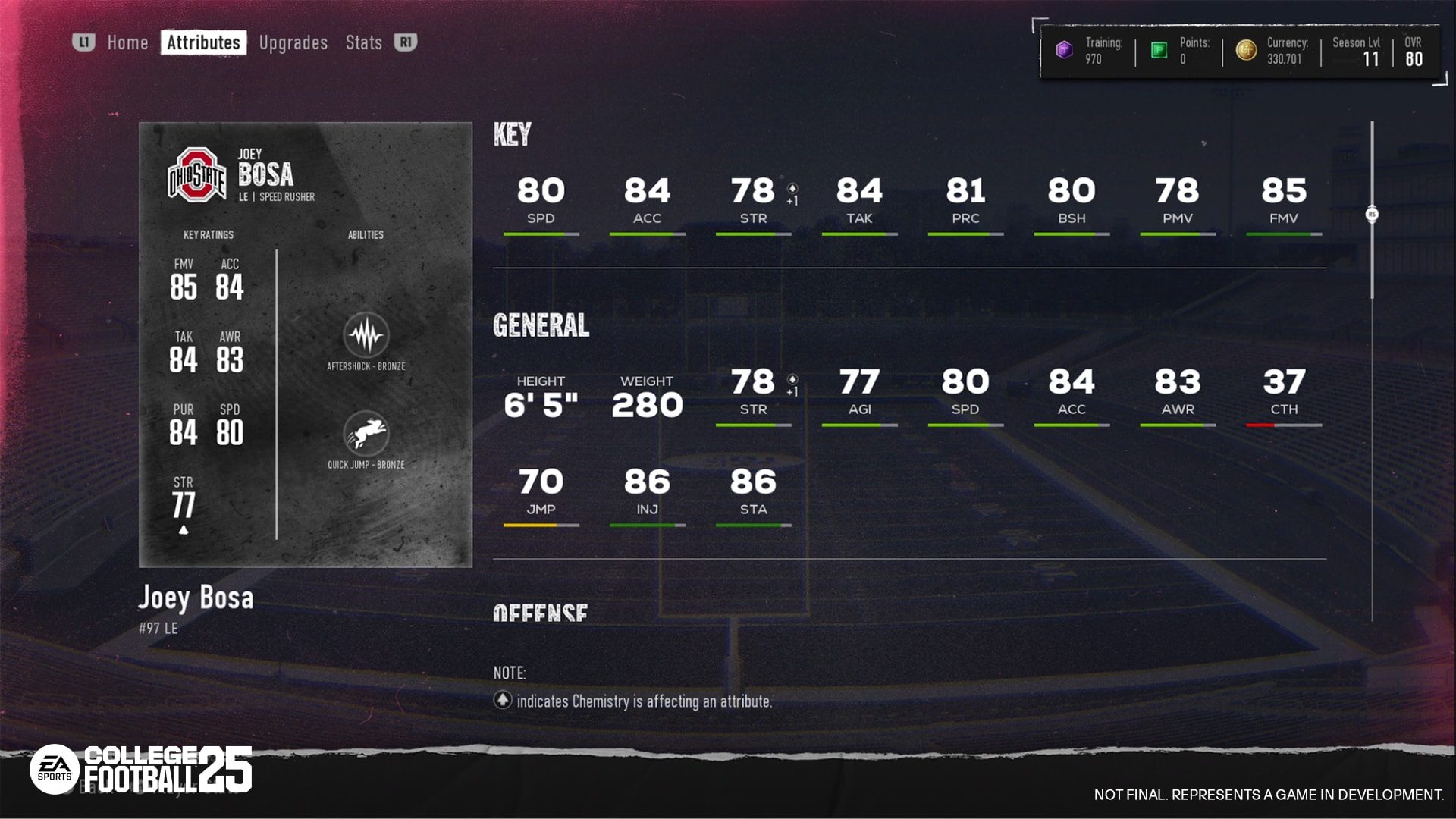Screen dimensions: 1456x819
Task: Switch to the Upgrades tab
Action: [292, 42]
